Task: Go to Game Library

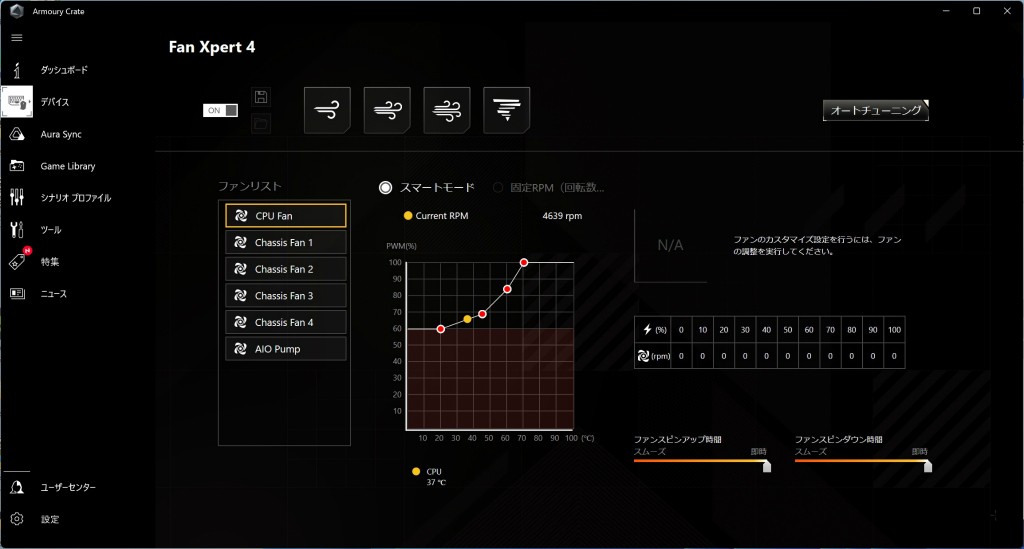Action: [67, 166]
